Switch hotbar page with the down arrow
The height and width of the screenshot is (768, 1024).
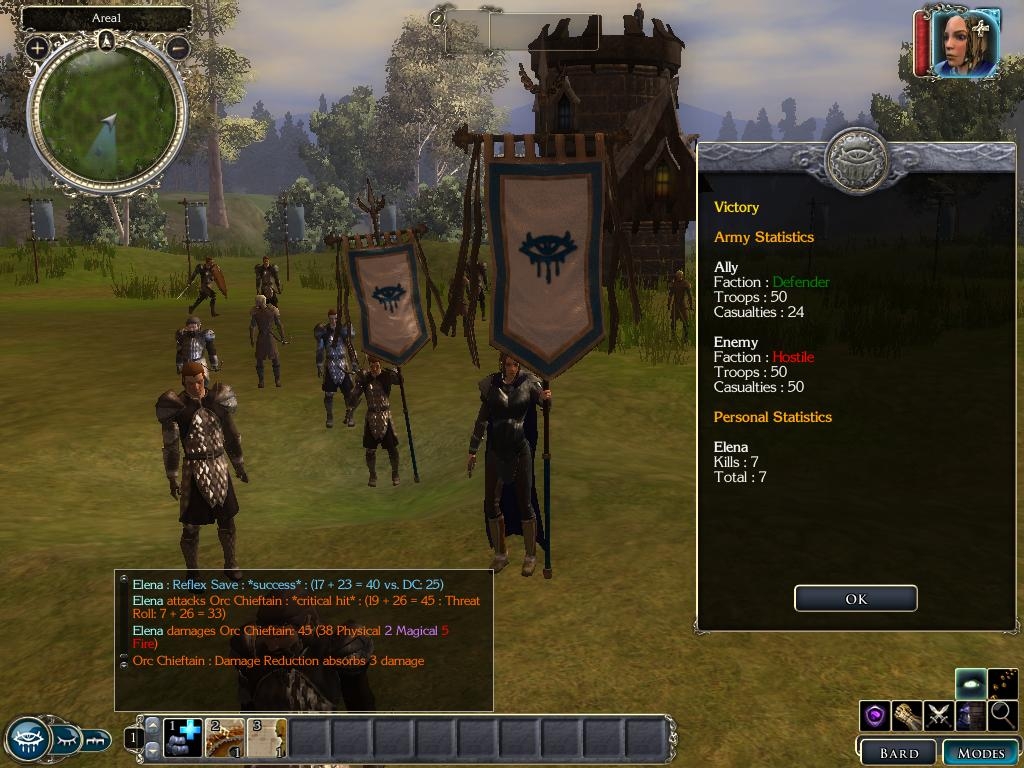click(x=152, y=749)
